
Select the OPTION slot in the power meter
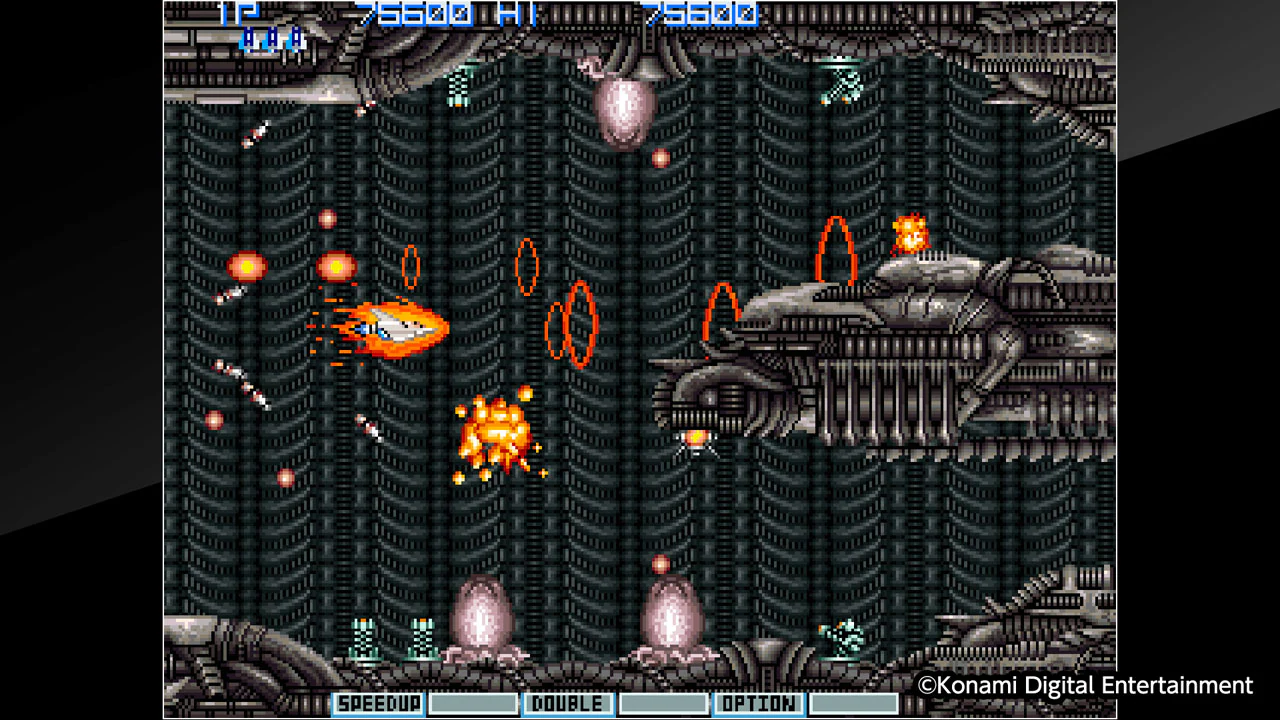(758, 703)
